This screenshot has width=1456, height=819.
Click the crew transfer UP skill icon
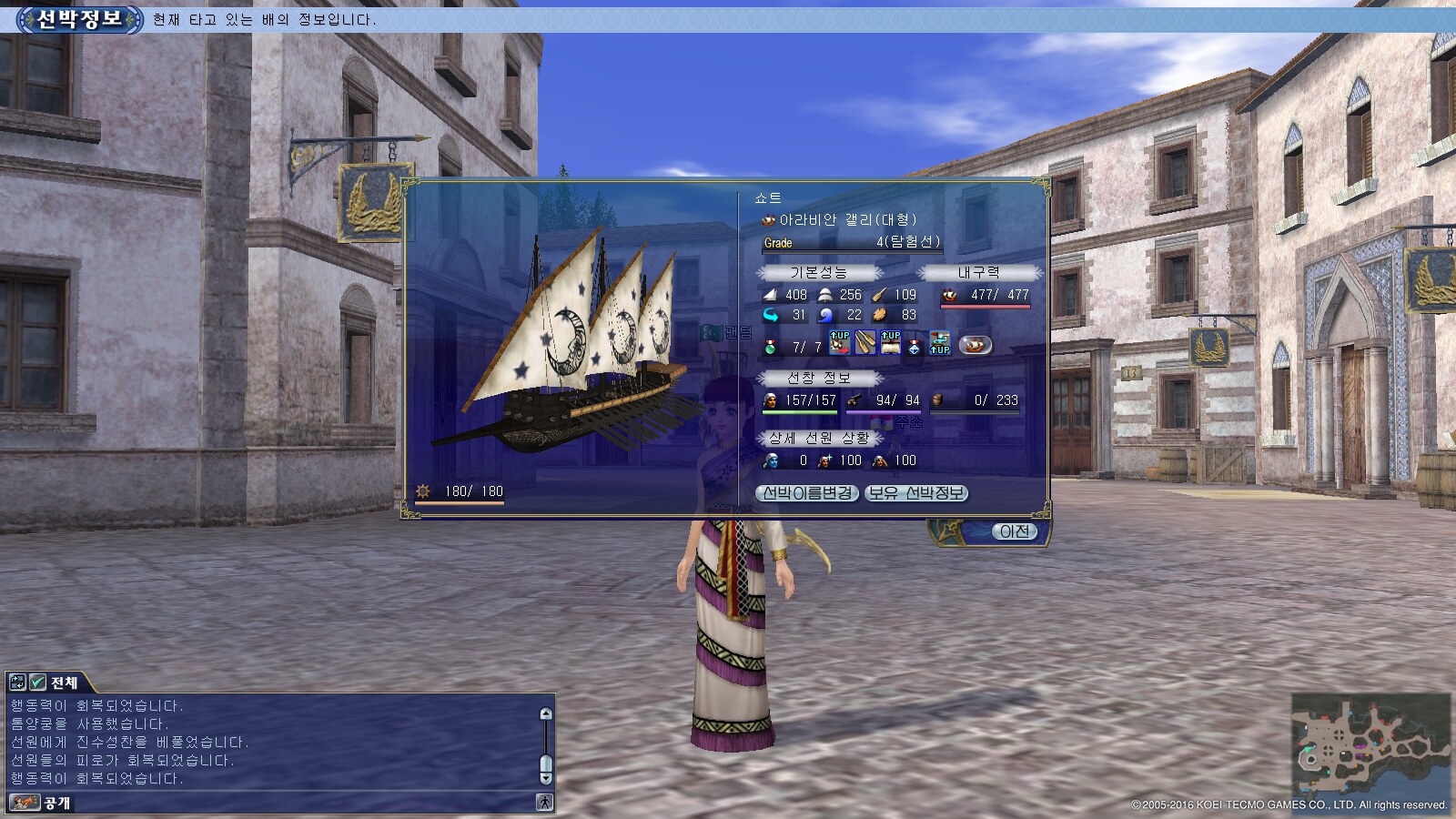pyautogui.click(x=939, y=343)
